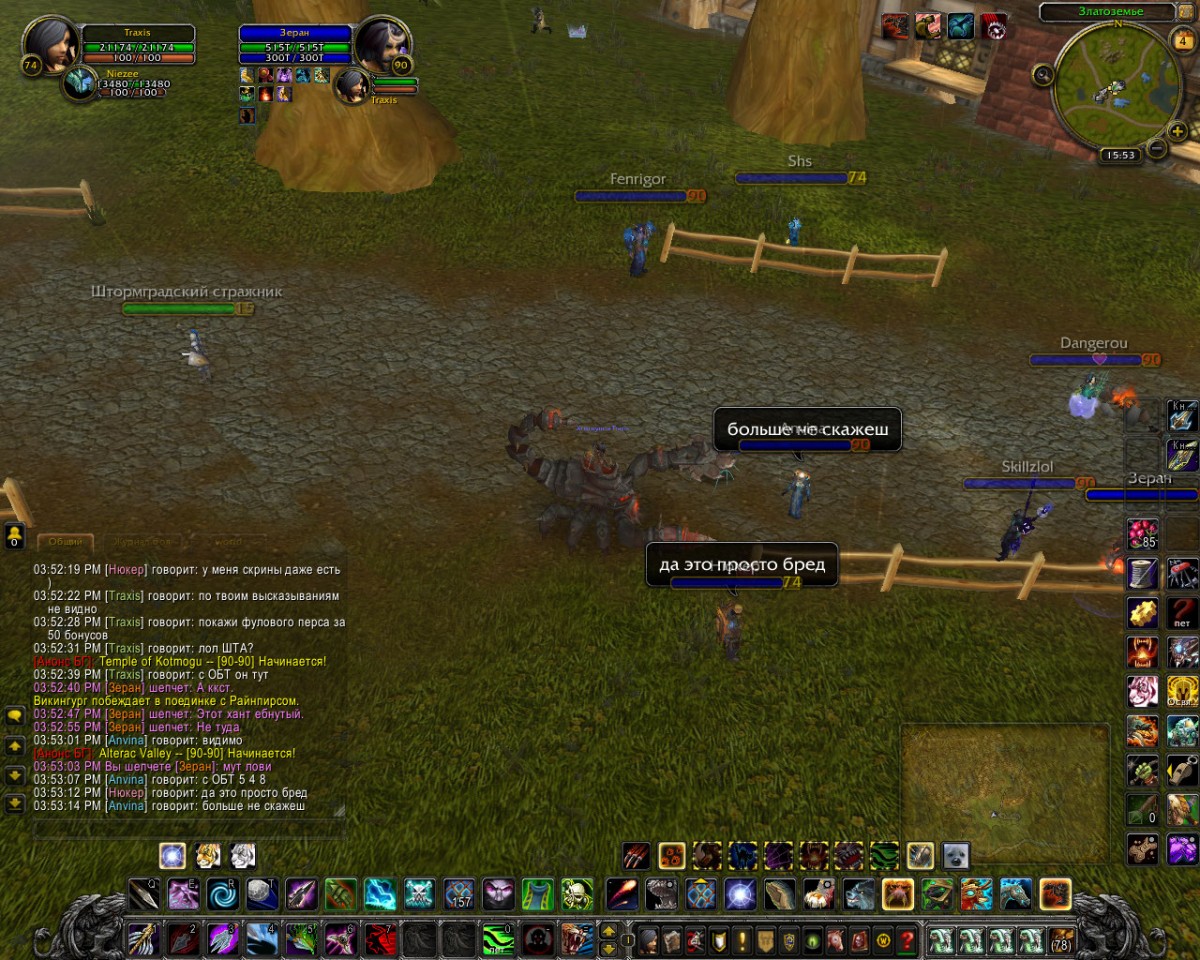Toggle the minimap tracking magnifier button
The width and height of the screenshot is (1200, 960).
click(x=1043, y=73)
